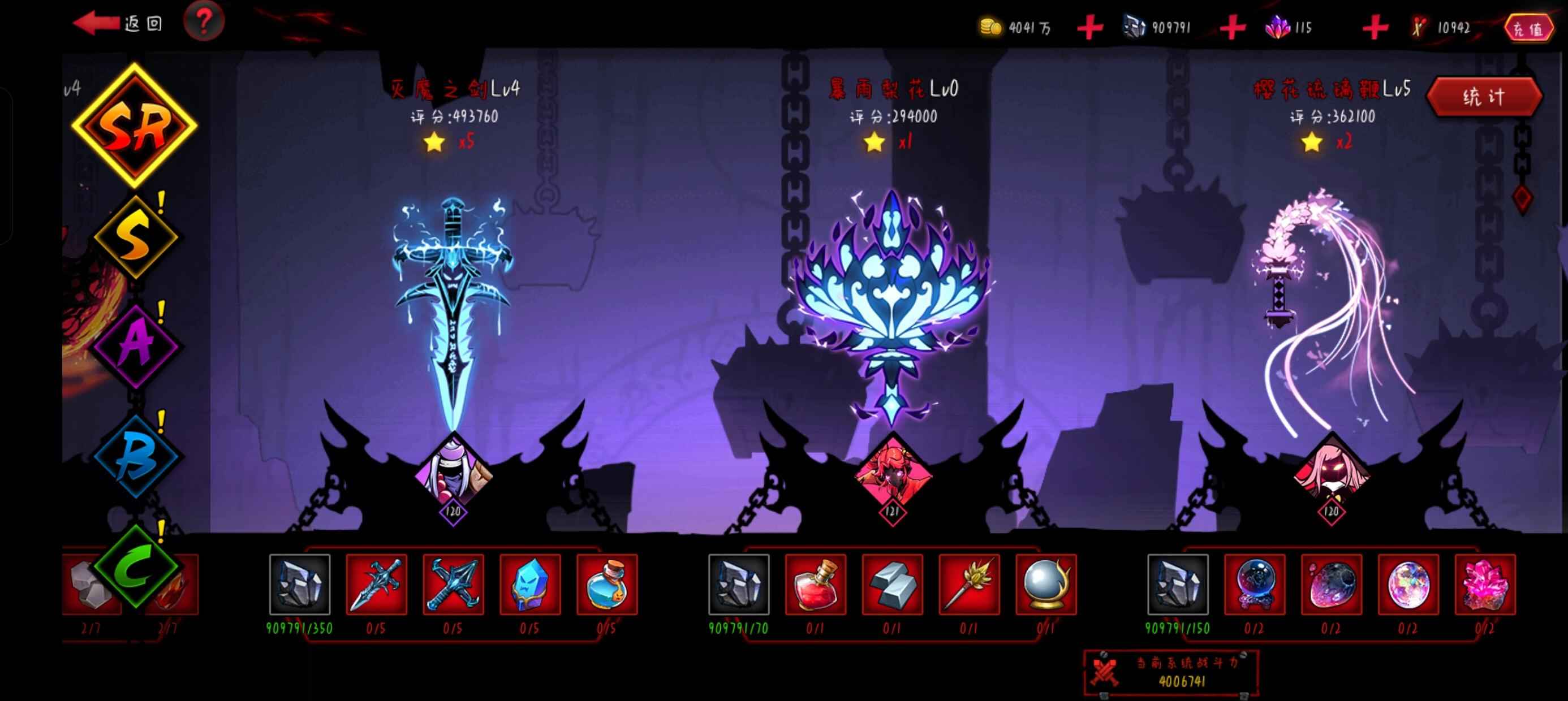1568x701 pixels.
Task: Select the pink crystal cluster material slot
Action: (x=1485, y=584)
